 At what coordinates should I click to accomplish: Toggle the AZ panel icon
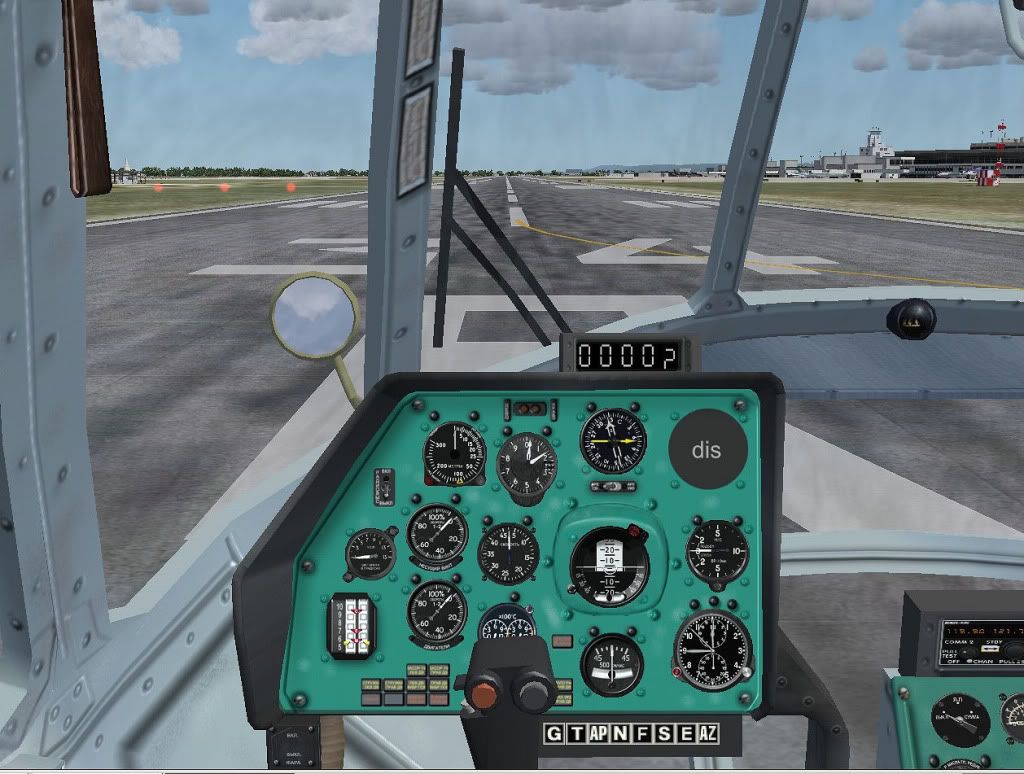tap(708, 734)
